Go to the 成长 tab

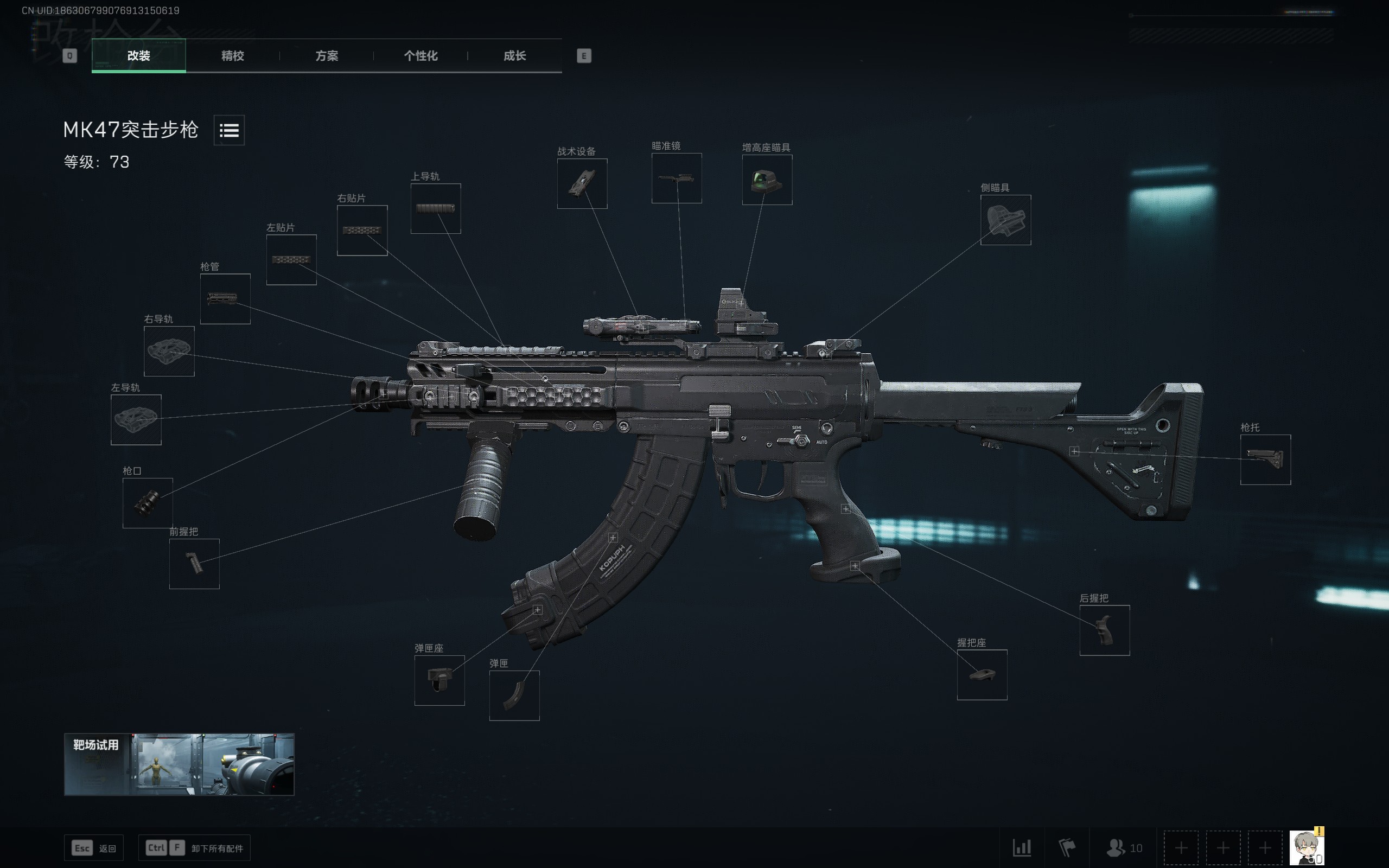pos(514,56)
